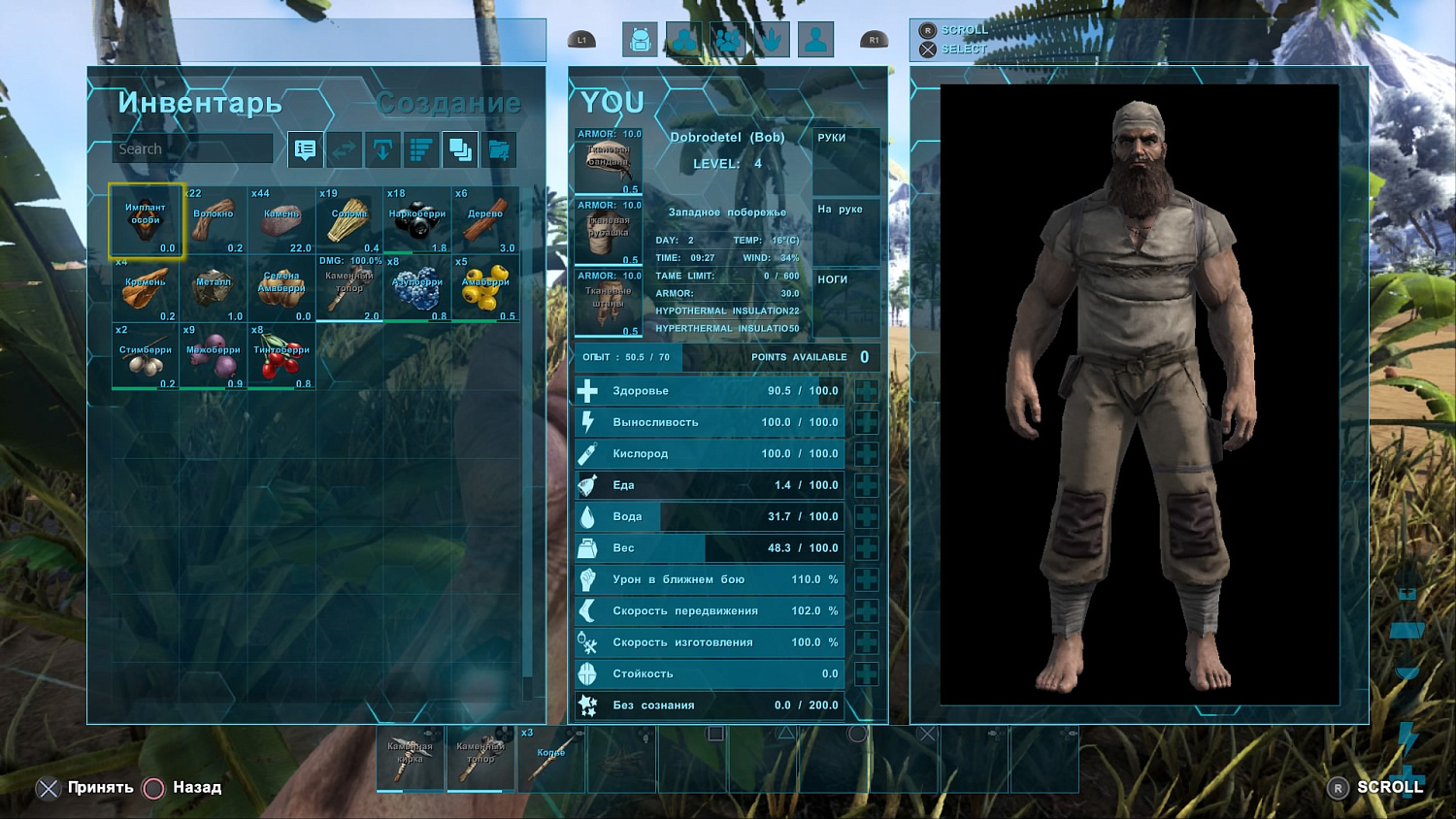Click the Search input field

tap(191, 148)
